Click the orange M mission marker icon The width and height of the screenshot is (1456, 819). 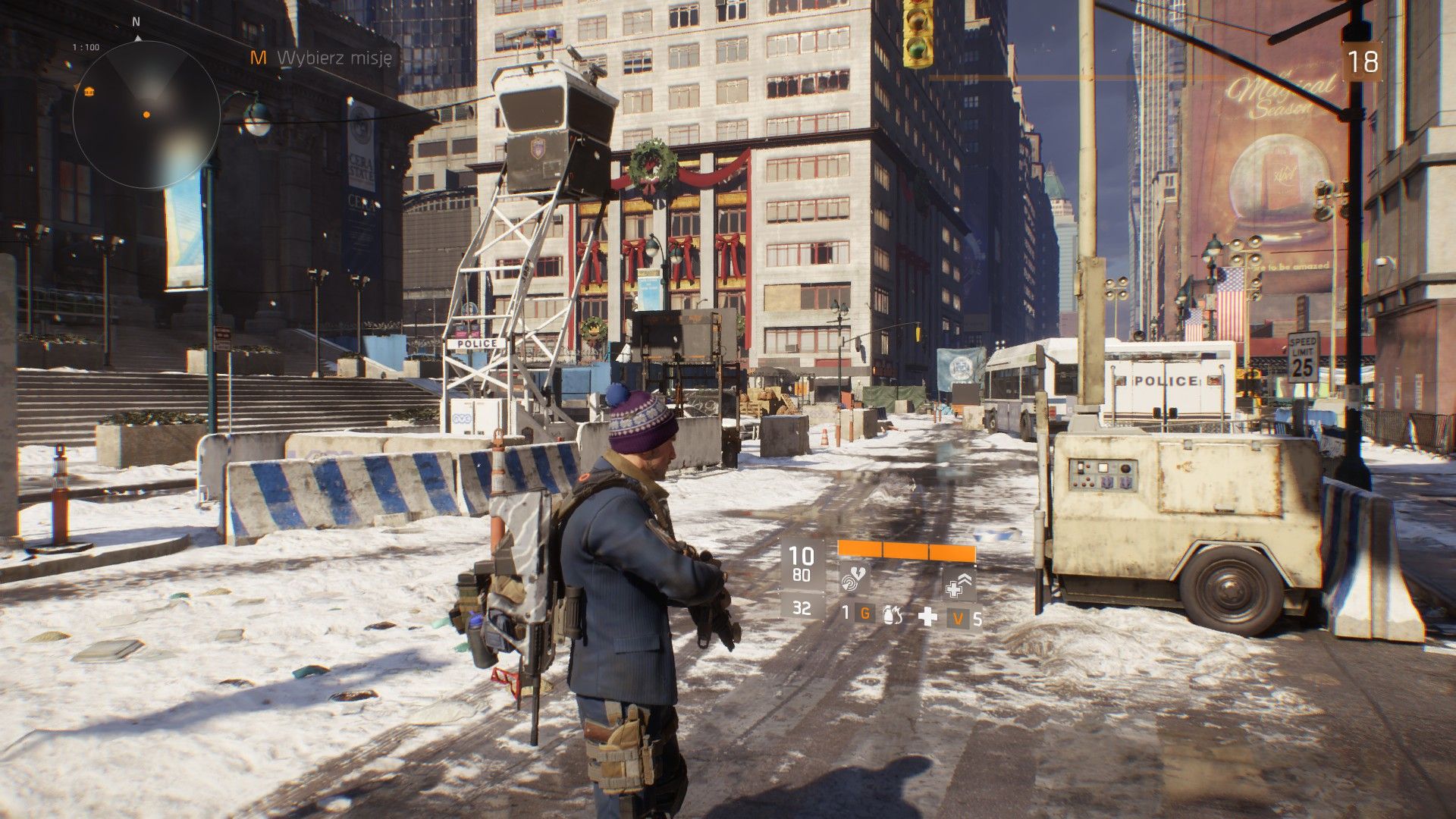[259, 56]
